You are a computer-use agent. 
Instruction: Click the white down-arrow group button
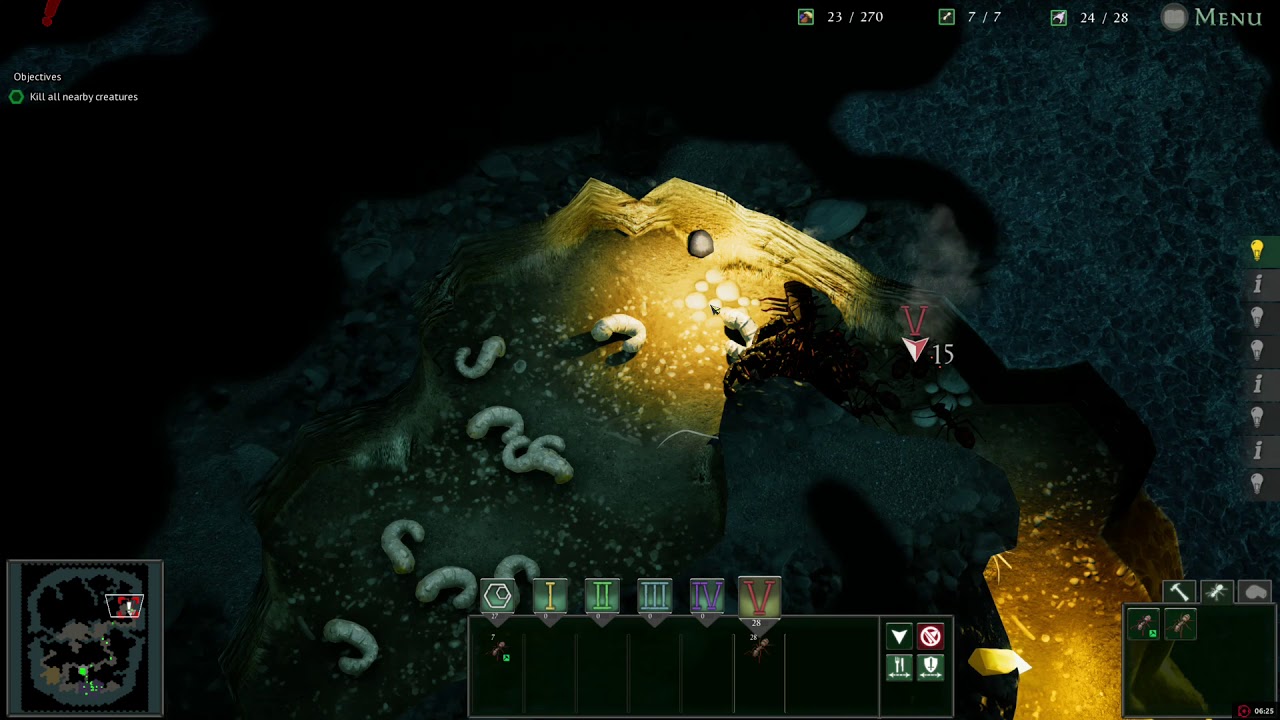[x=899, y=637]
